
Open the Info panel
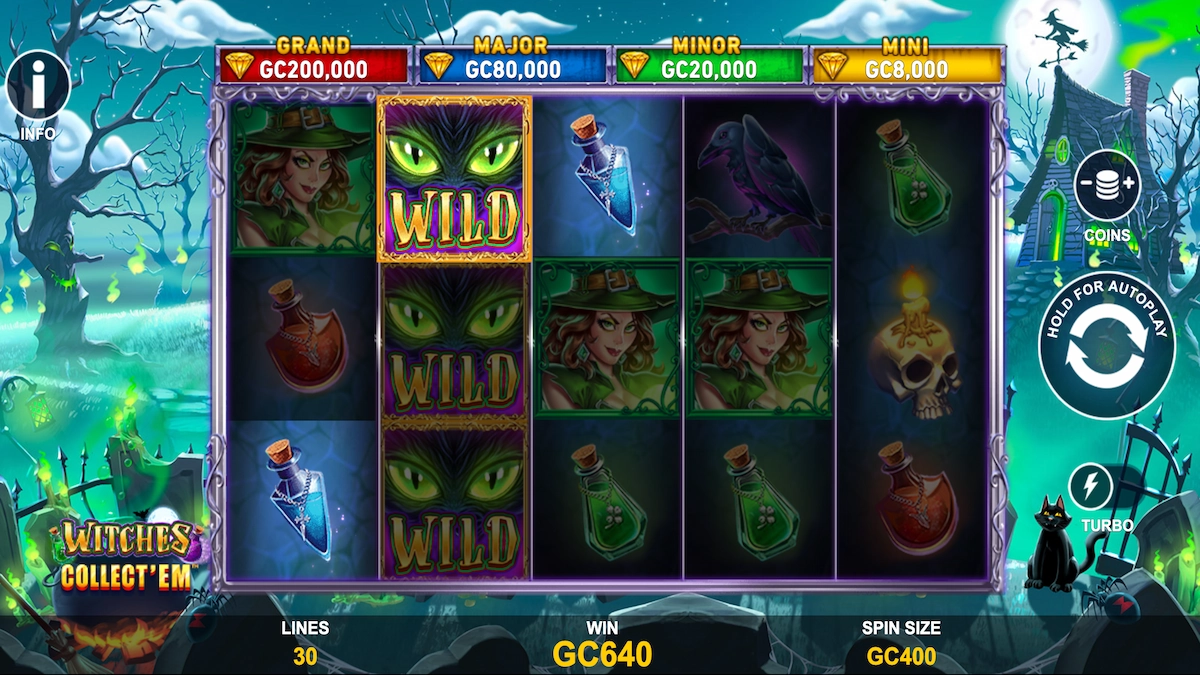38,87
